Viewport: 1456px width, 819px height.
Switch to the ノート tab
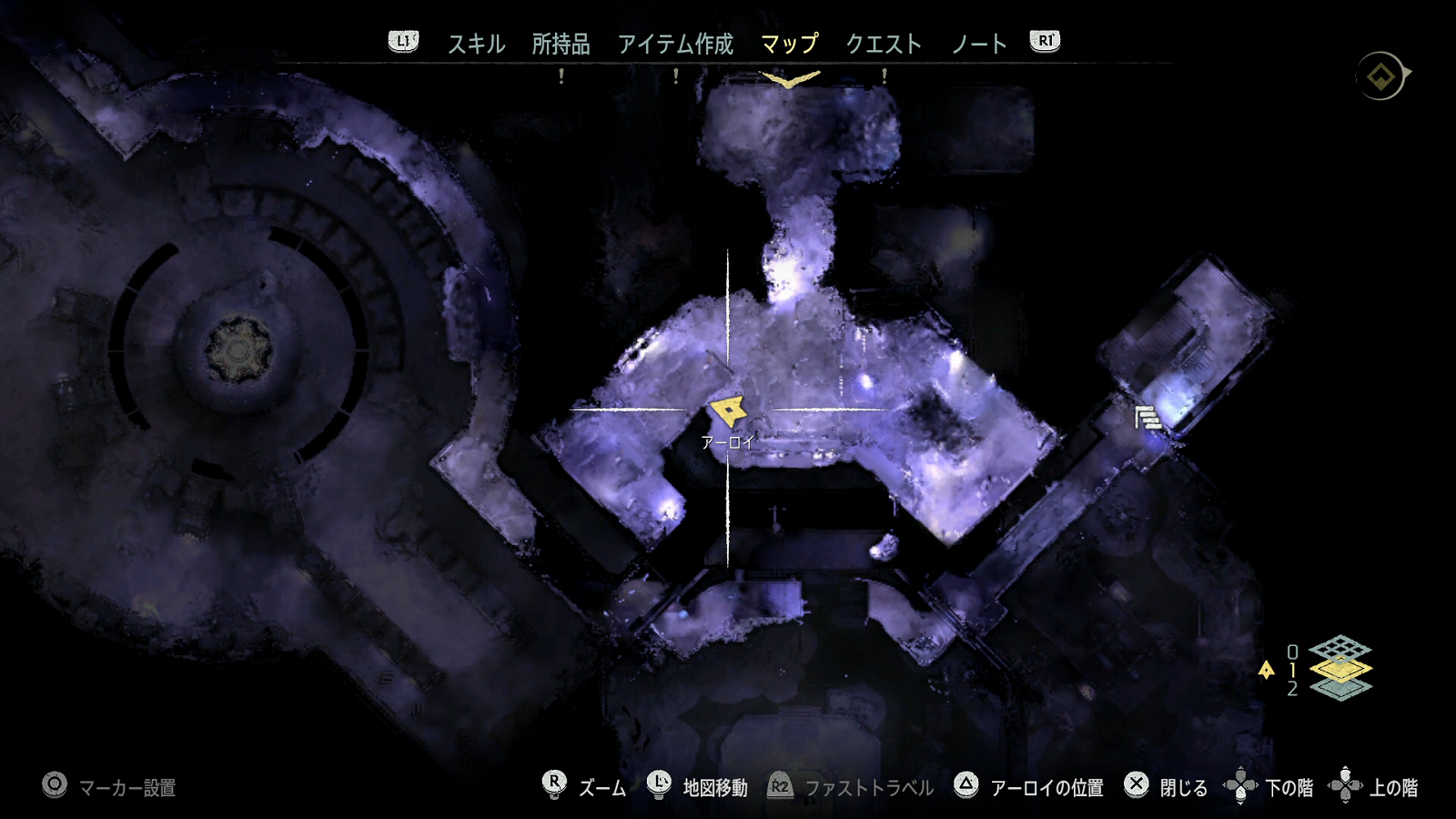tap(979, 44)
